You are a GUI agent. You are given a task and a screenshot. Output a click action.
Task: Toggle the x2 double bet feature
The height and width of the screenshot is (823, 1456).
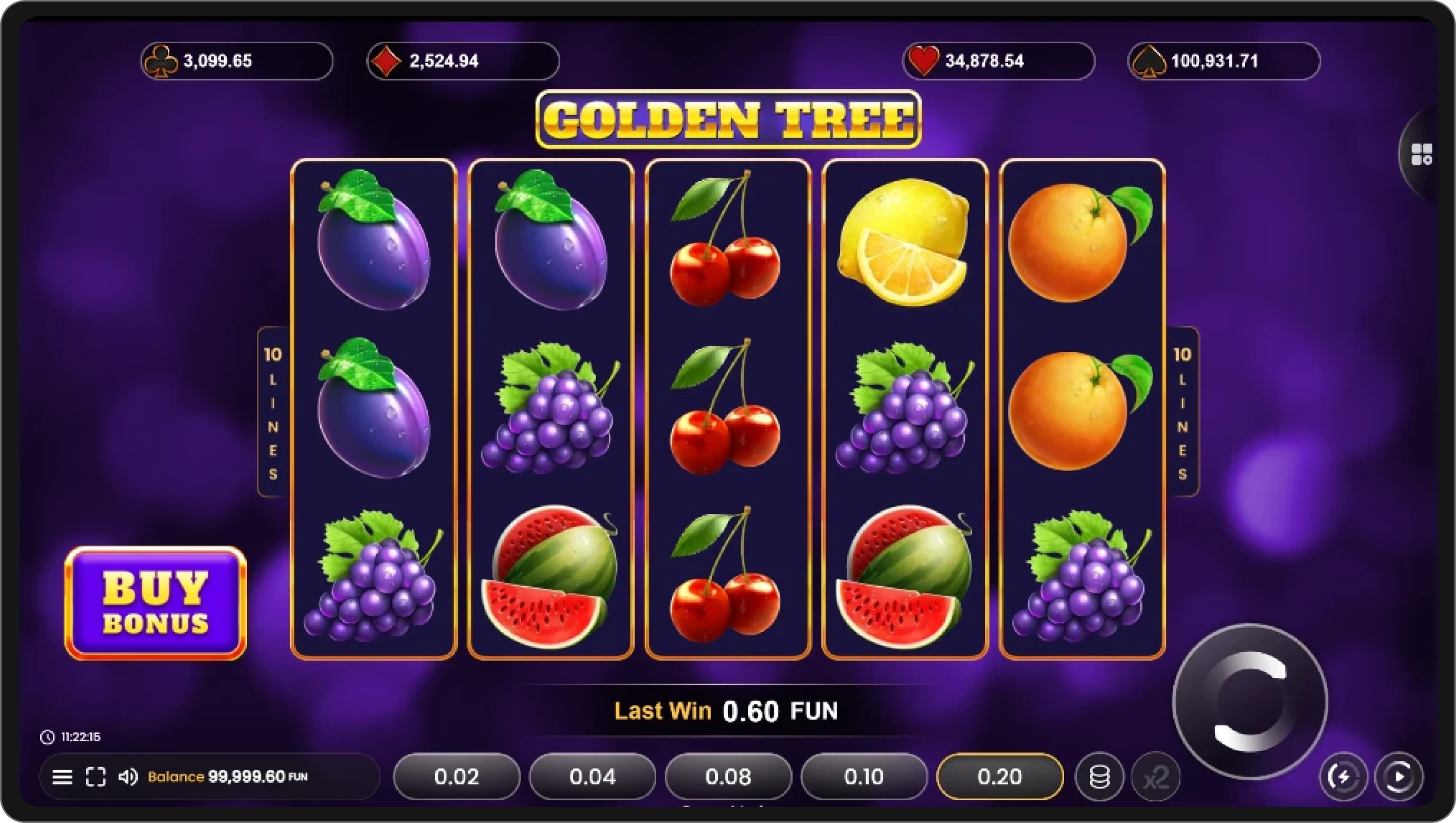[1155, 776]
